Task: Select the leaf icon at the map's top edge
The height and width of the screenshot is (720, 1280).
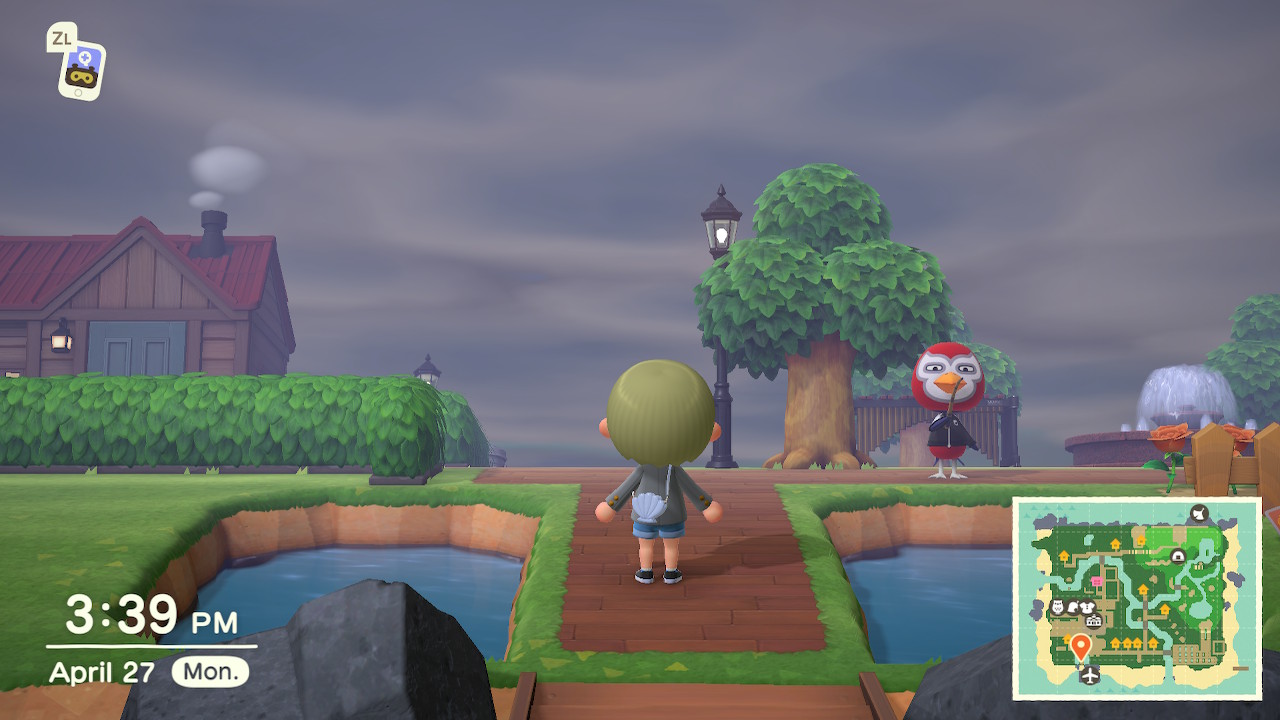Action: pos(1198,512)
